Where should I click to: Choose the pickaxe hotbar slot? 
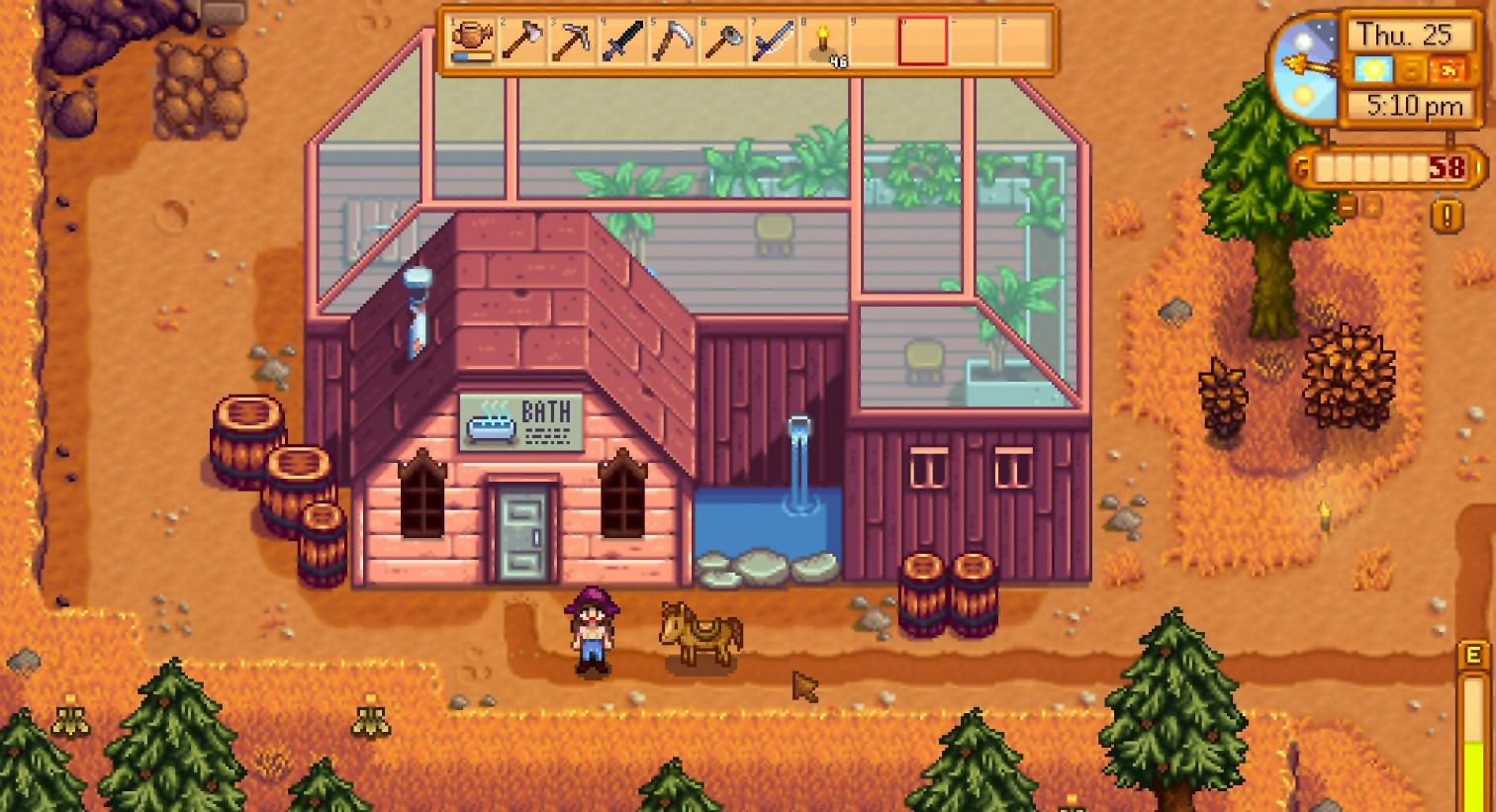pyautogui.click(x=572, y=42)
